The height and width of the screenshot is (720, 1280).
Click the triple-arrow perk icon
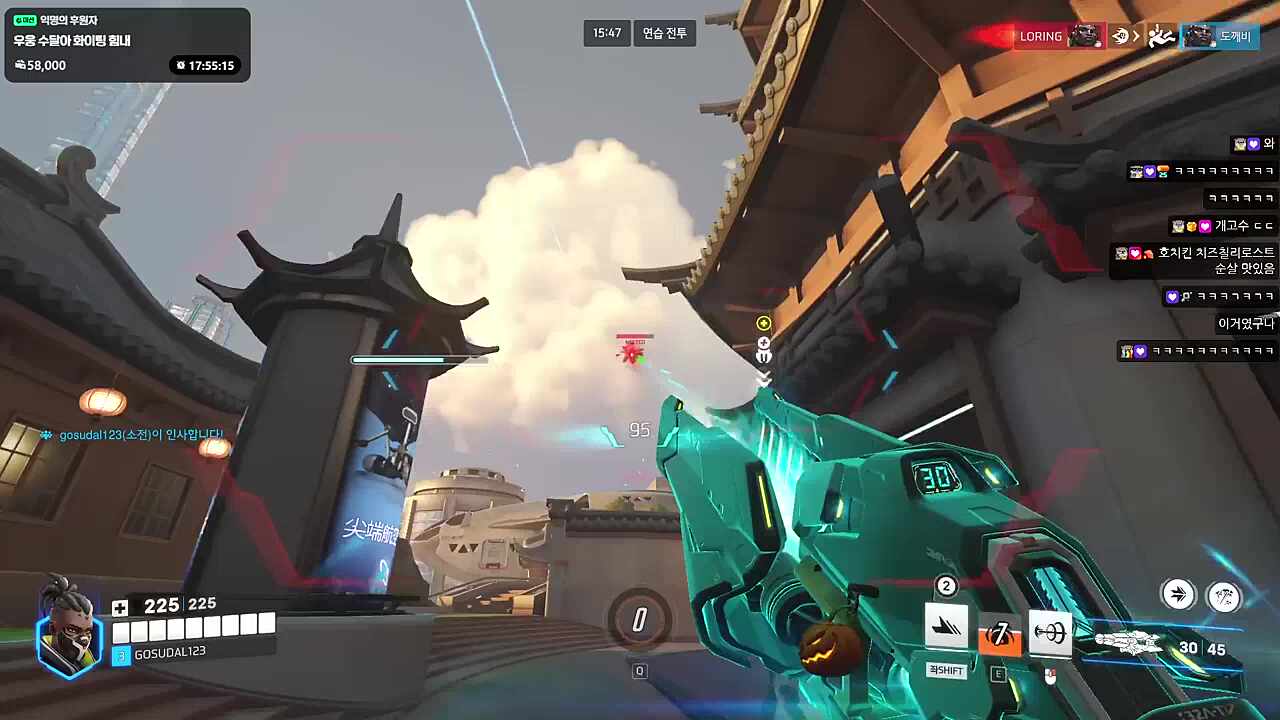[x=1178, y=595]
